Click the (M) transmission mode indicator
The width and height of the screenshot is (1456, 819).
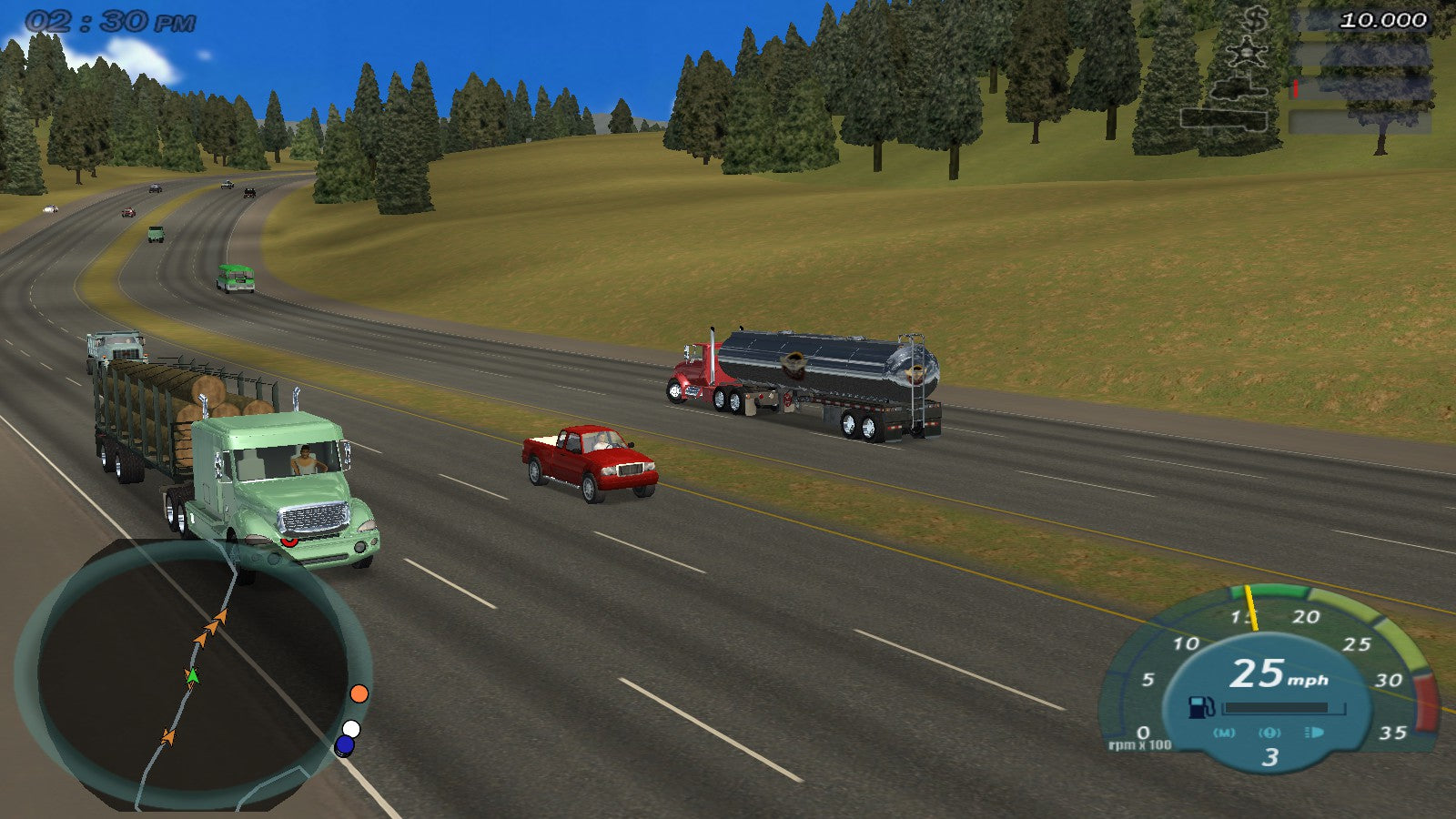(x=1224, y=733)
